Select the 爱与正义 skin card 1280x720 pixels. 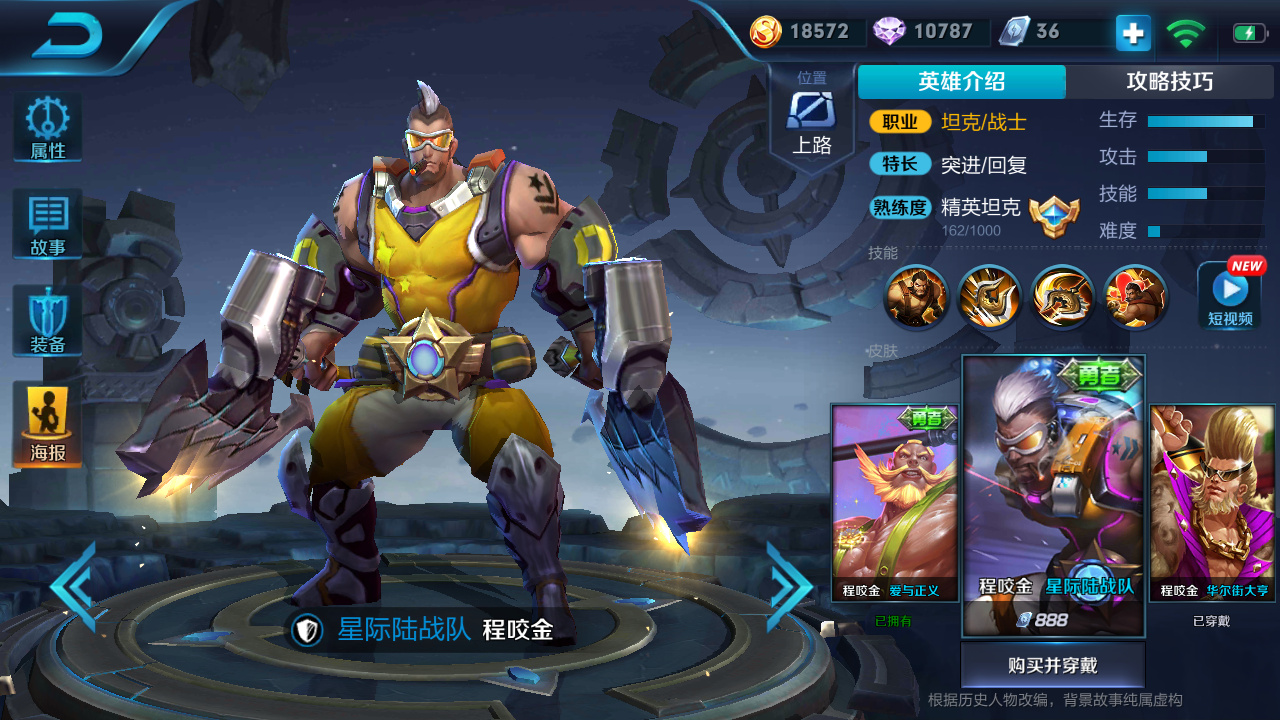coord(895,502)
